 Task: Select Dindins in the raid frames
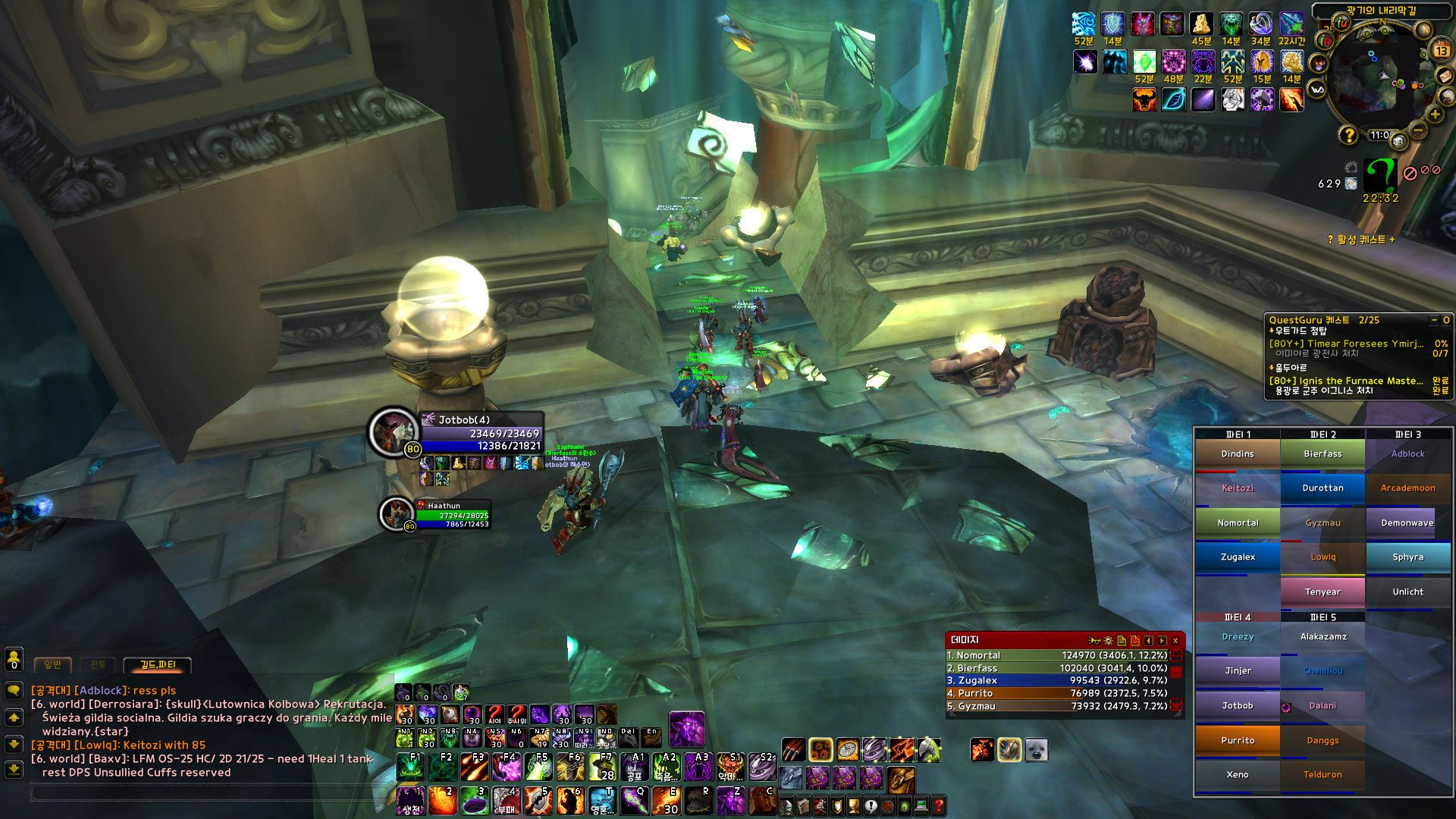click(1238, 454)
